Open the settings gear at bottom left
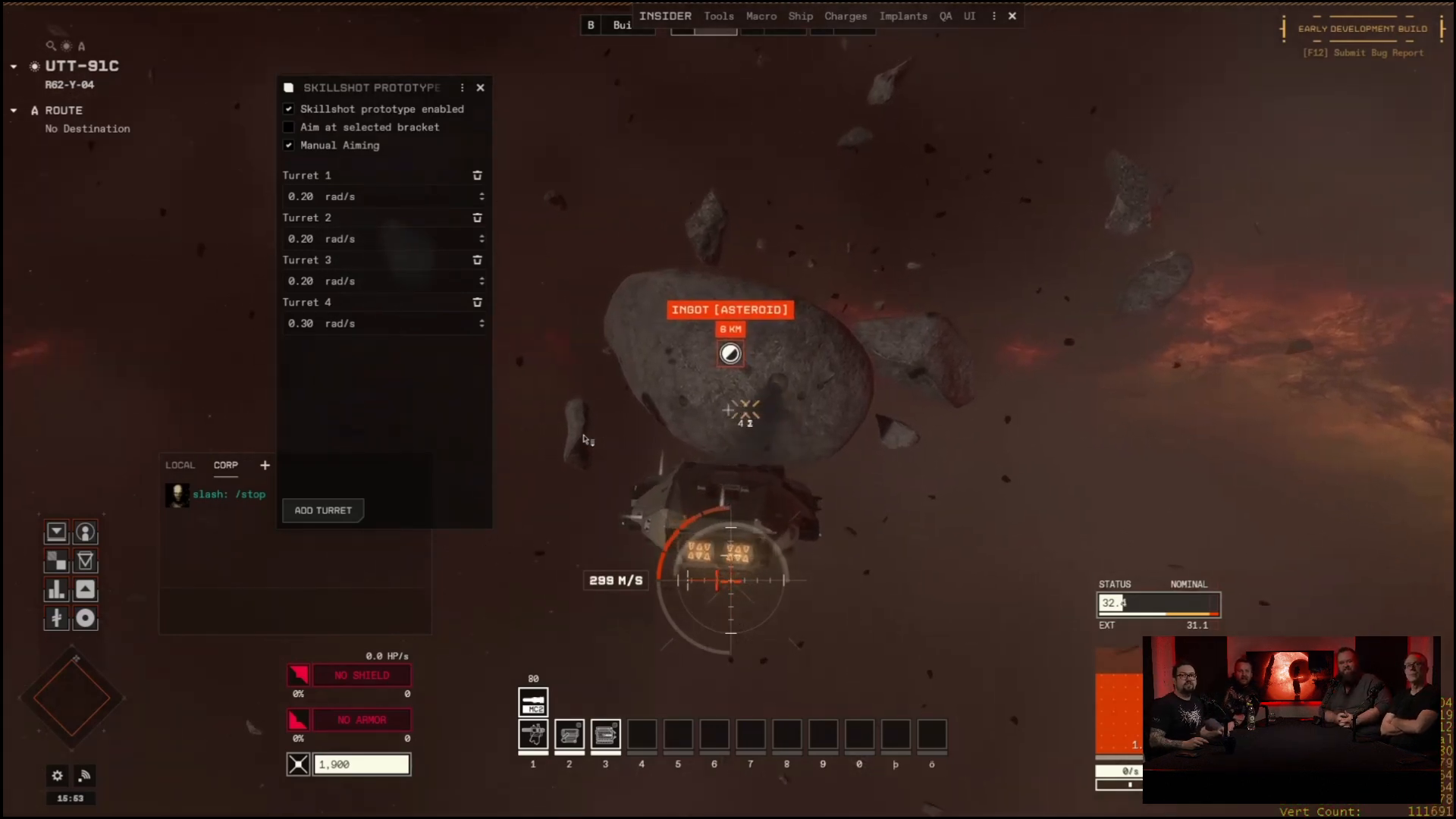This screenshot has height=819, width=1456. [57, 776]
